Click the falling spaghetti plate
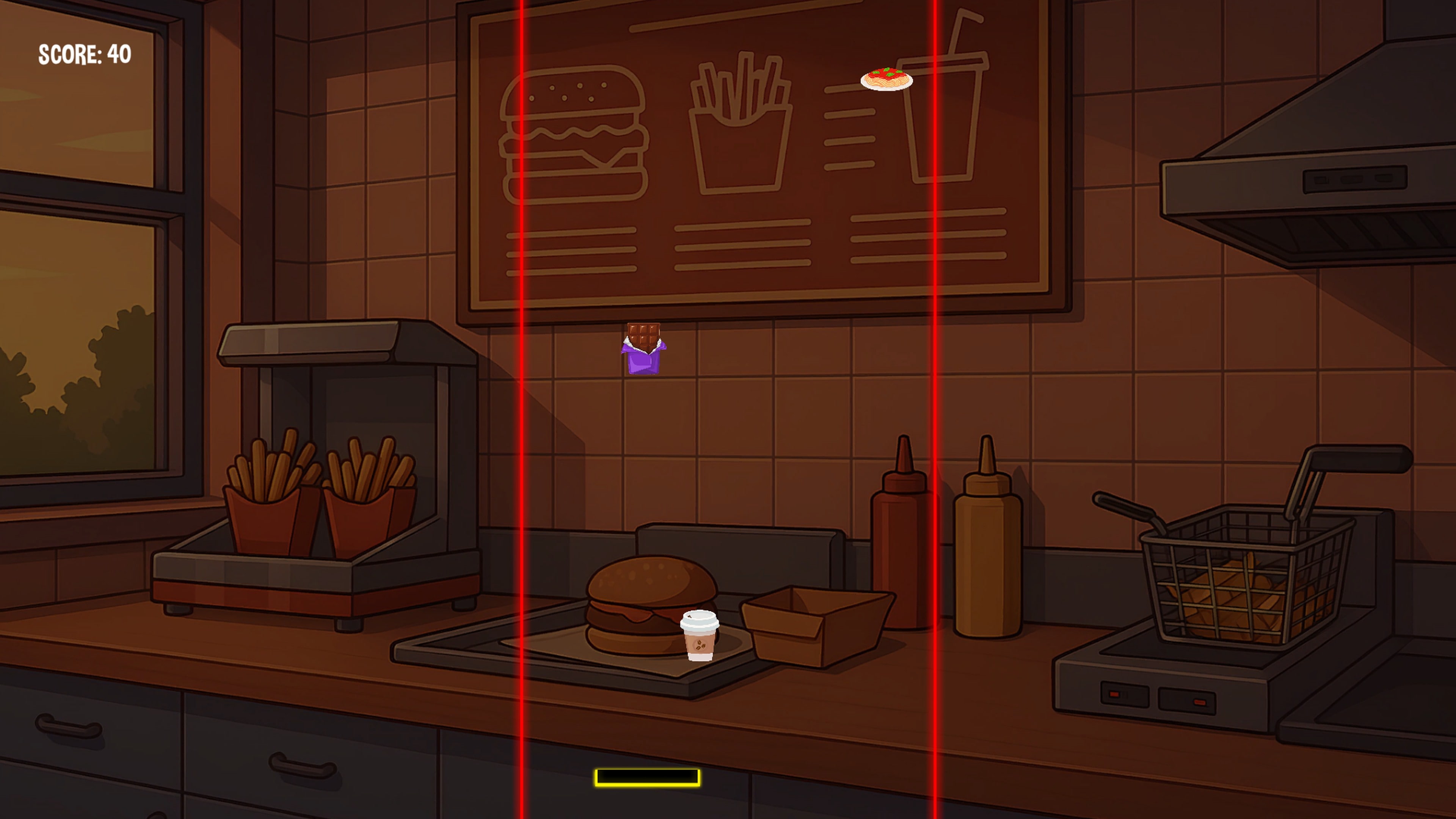 [x=887, y=79]
